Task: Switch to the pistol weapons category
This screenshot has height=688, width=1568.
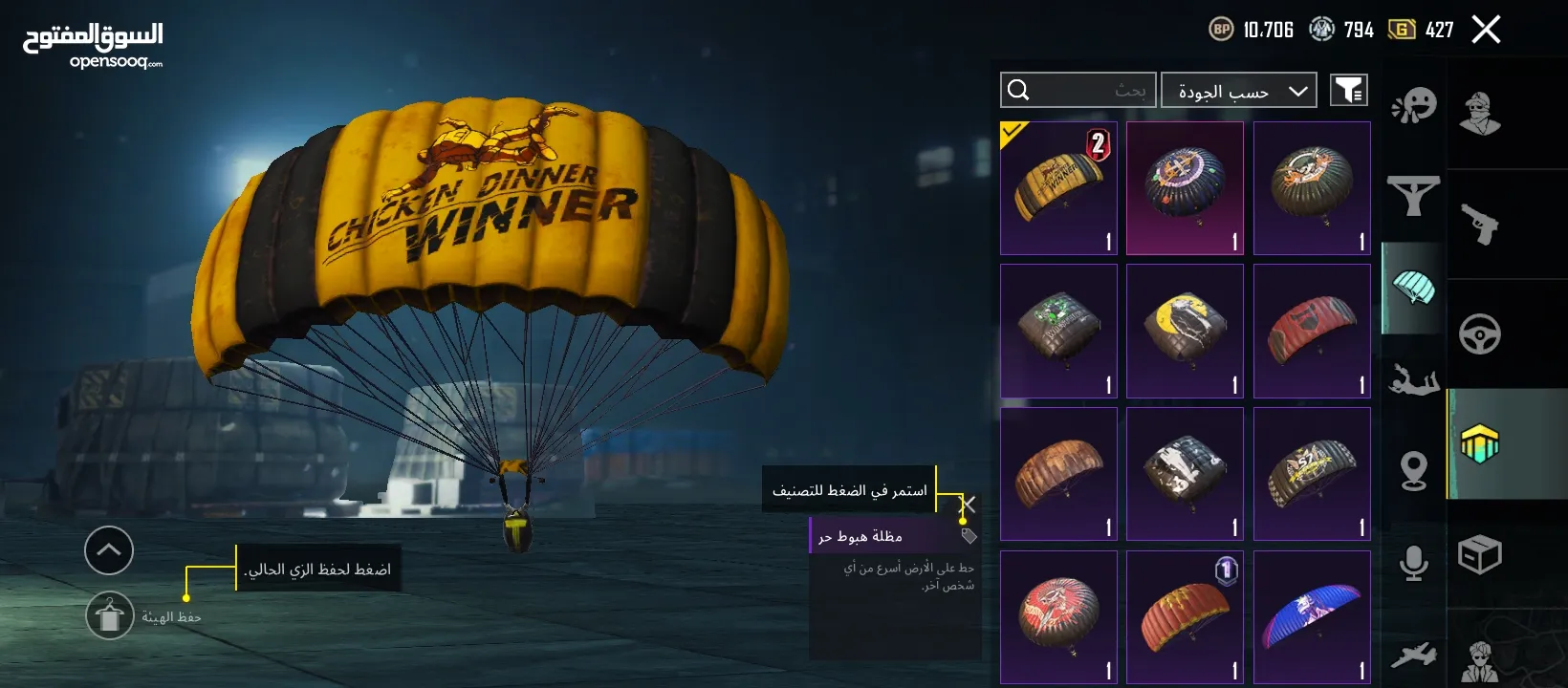Action: click(1479, 225)
